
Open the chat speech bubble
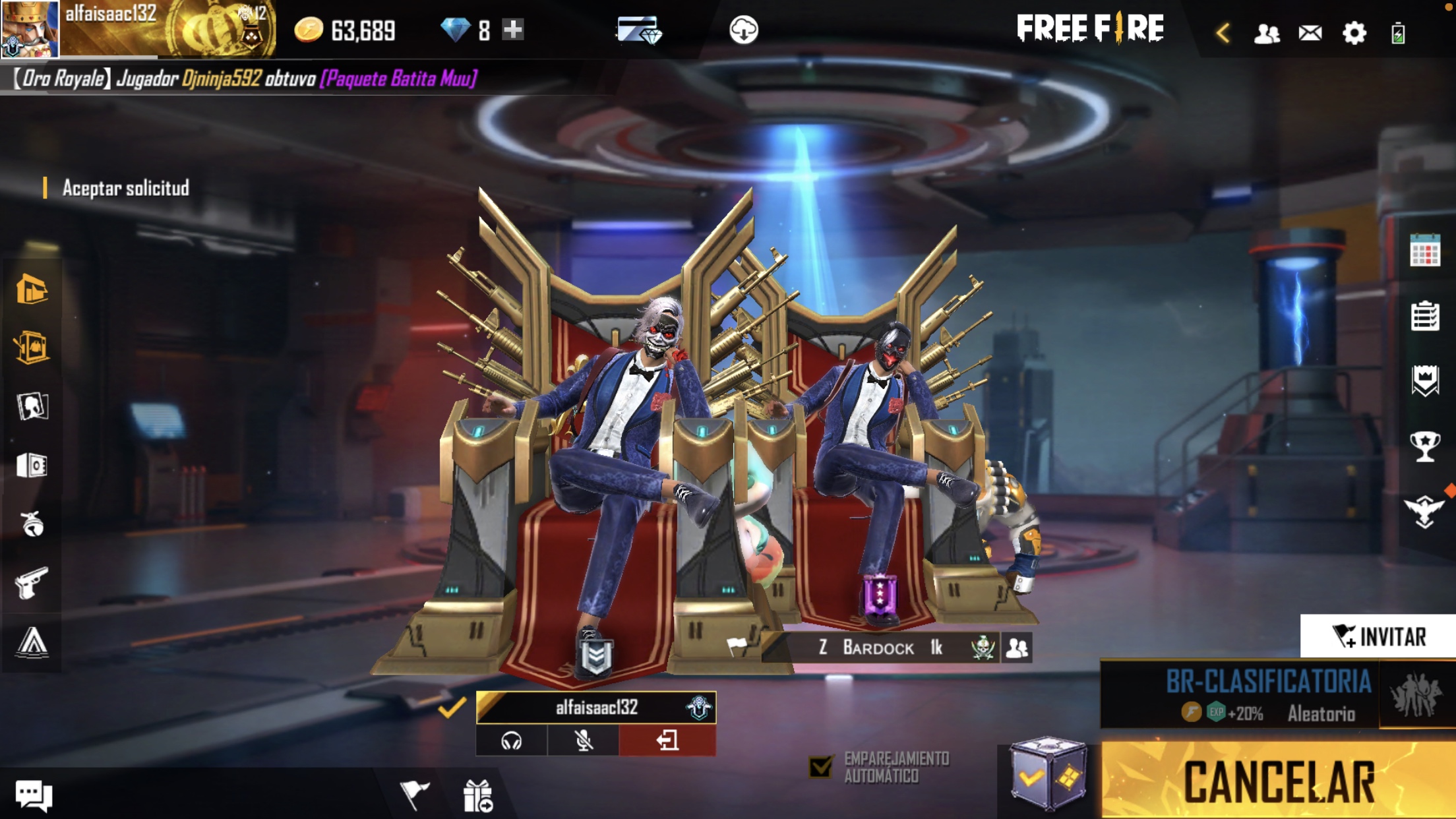33,795
